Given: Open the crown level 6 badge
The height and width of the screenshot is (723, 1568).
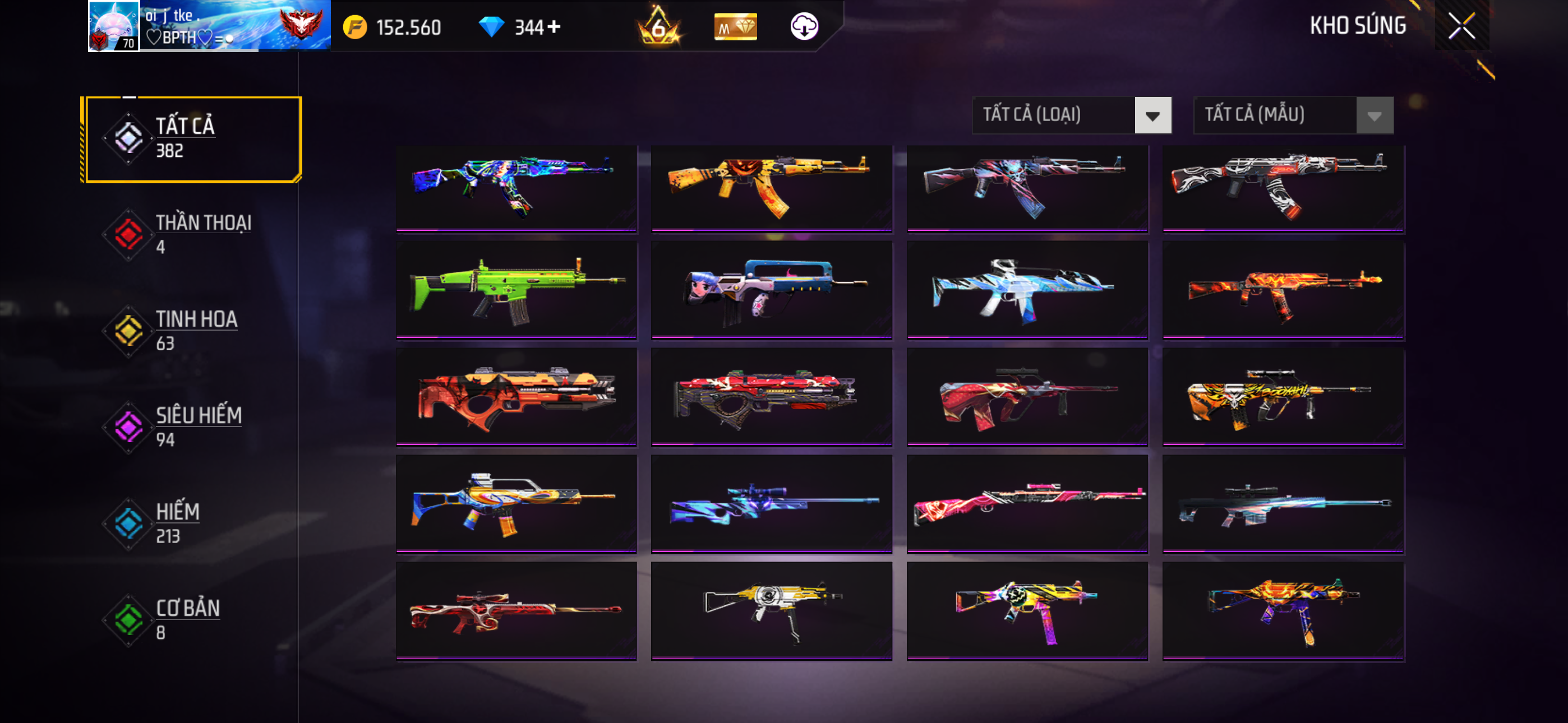Looking at the screenshot, I should 658,26.
